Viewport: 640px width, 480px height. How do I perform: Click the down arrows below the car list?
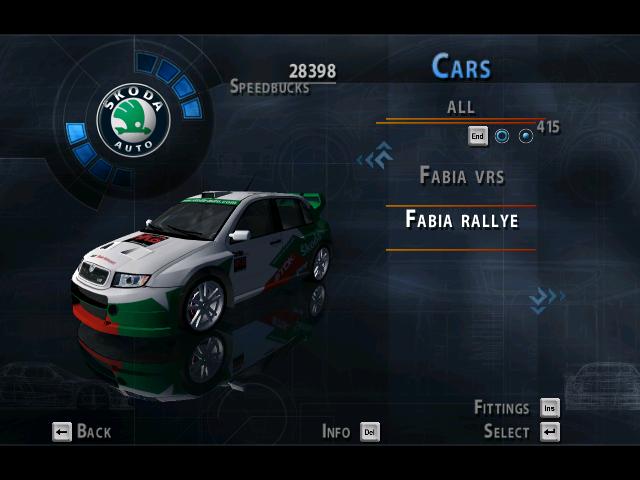click(x=546, y=297)
